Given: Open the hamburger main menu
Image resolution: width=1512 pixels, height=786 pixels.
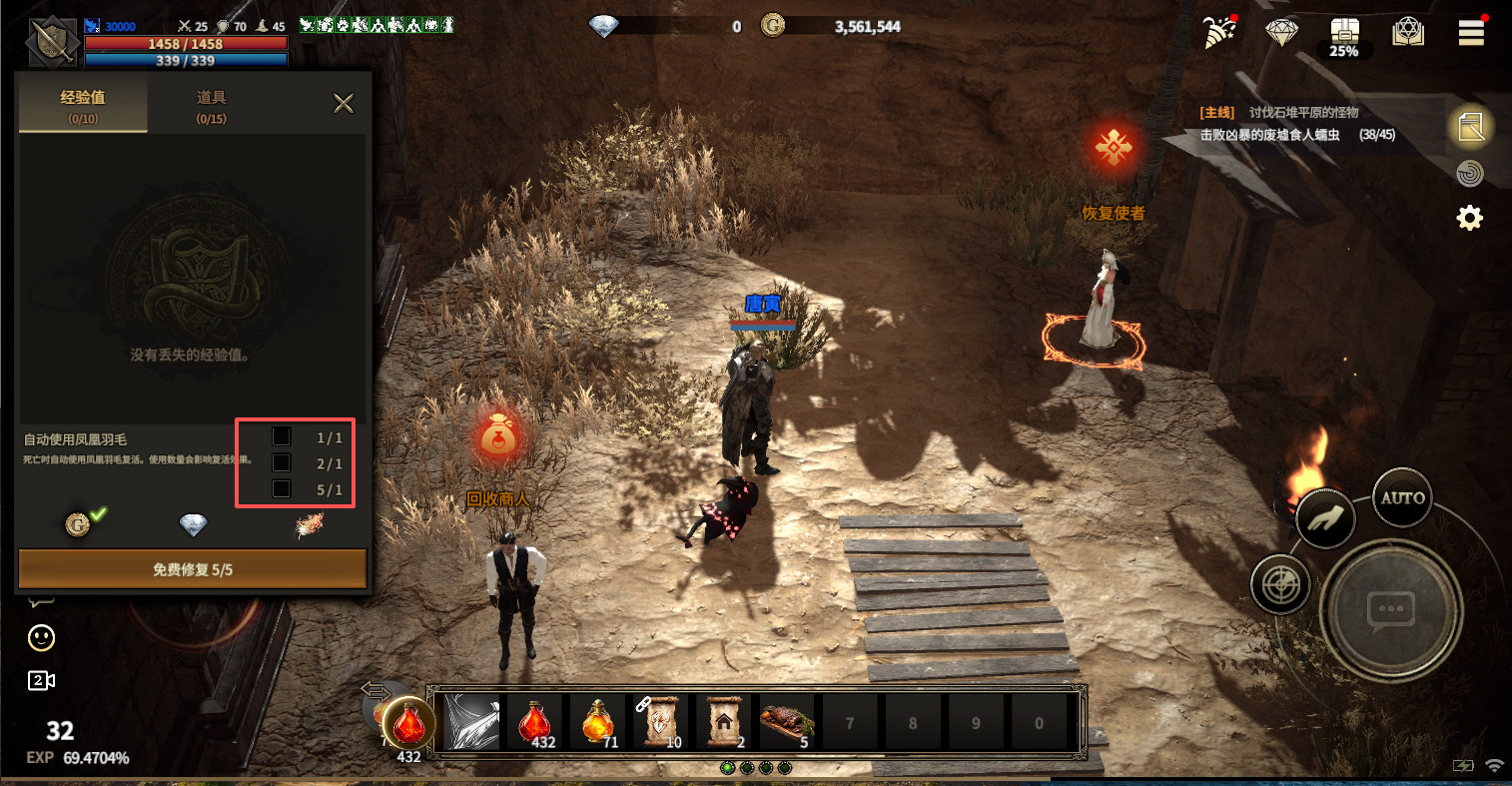Looking at the screenshot, I should coord(1471,33).
